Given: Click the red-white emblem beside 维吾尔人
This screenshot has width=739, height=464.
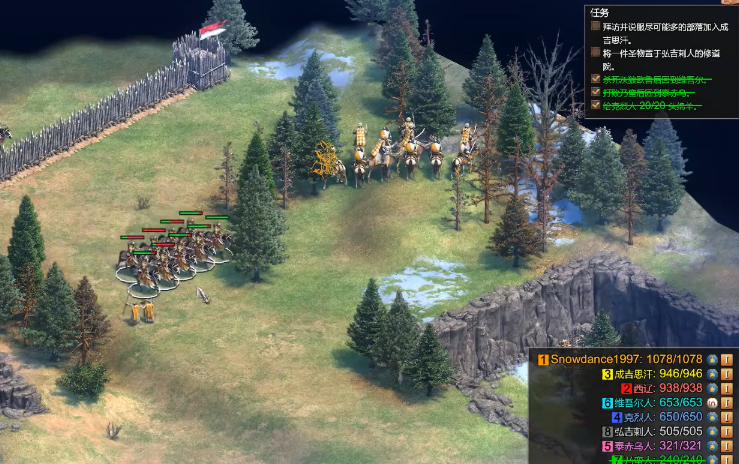Looking at the screenshot, I should (712, 403).
